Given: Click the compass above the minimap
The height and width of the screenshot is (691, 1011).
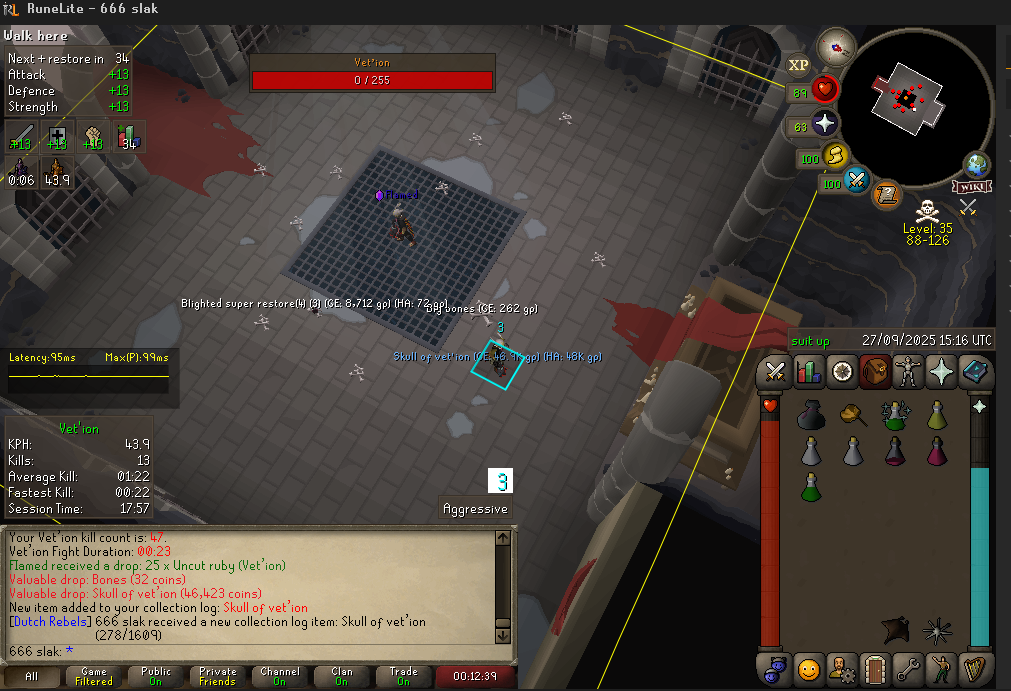Looking at the screenshot, I should (x=834, y=46).
